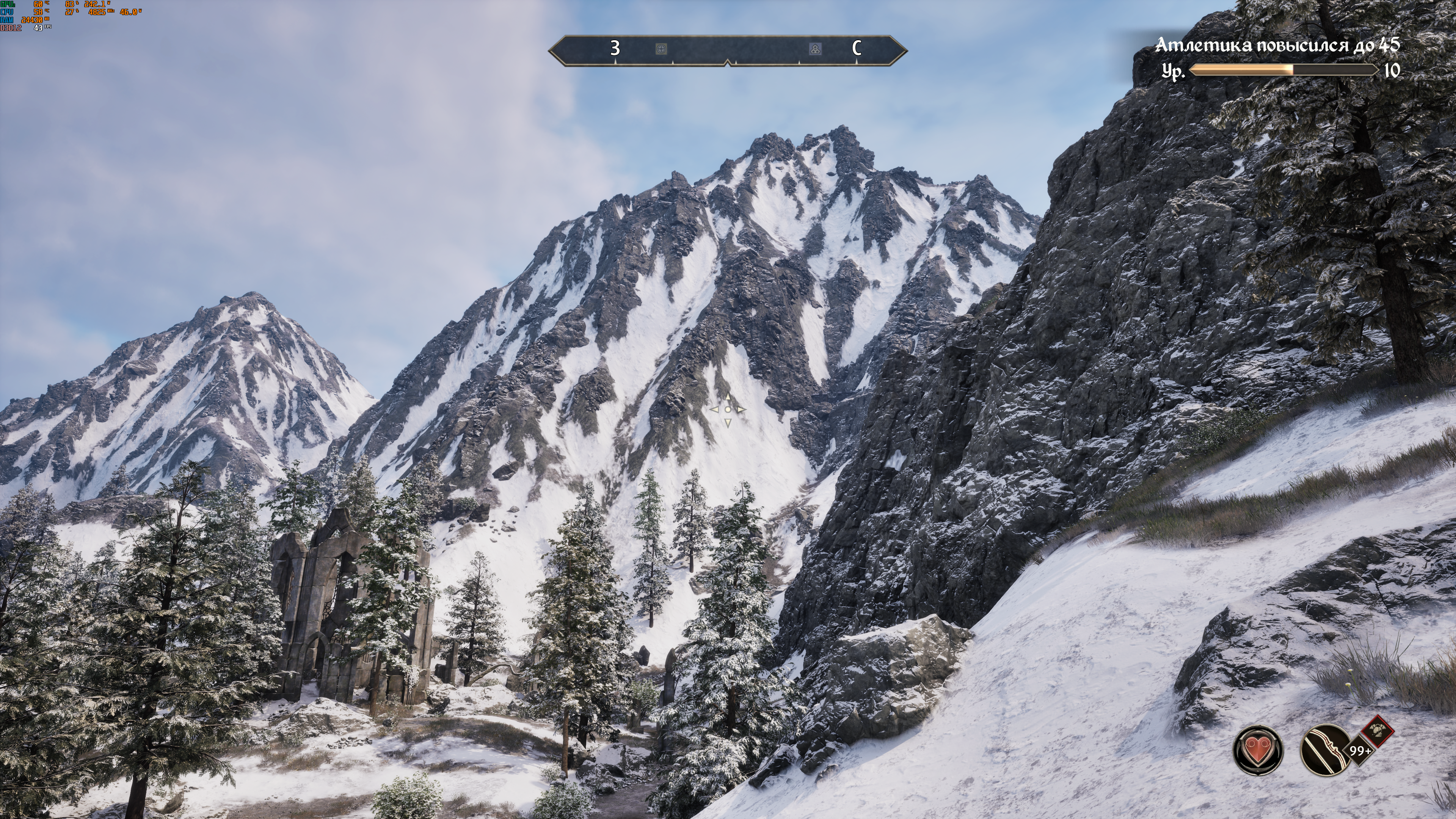This screenshot has width=1456, height=819.
Task: Select the settlement house marker on compass
Action: click(x=815, y=49)
